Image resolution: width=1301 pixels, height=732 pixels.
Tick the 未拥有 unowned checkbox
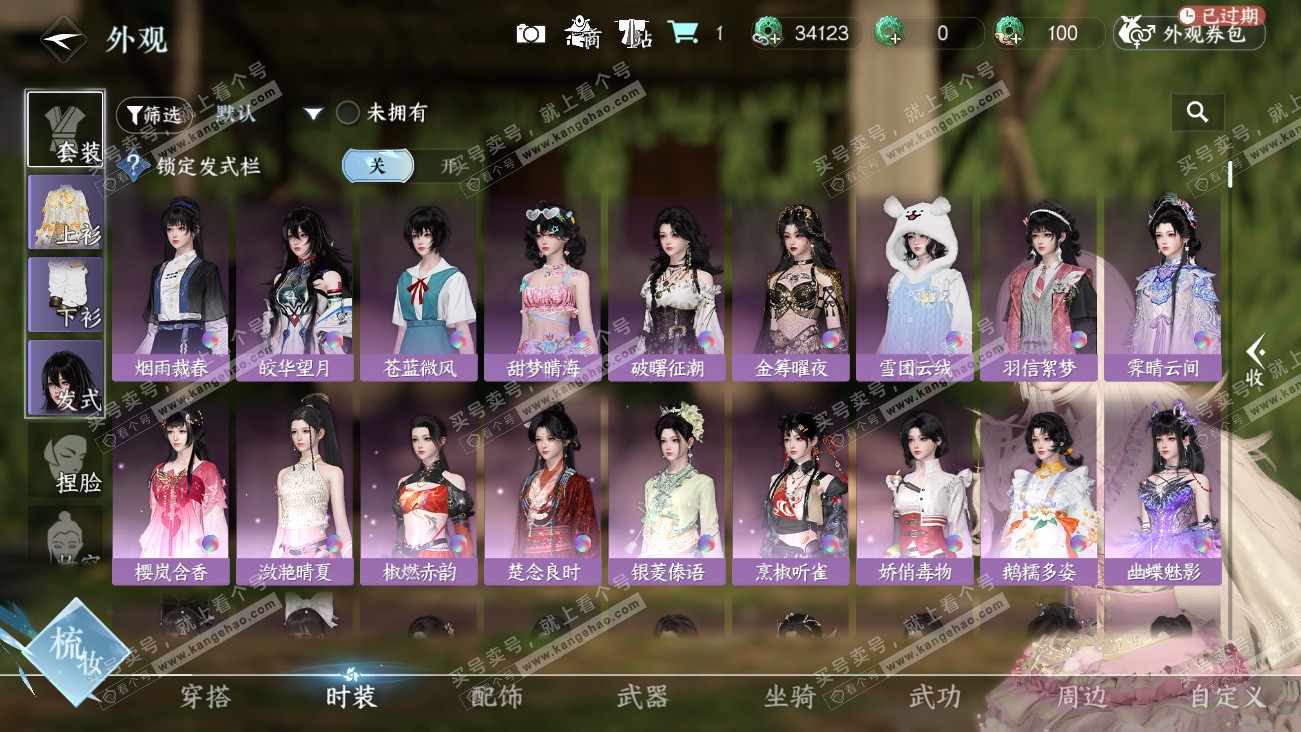pyautogui.click(x=348, y=113)
